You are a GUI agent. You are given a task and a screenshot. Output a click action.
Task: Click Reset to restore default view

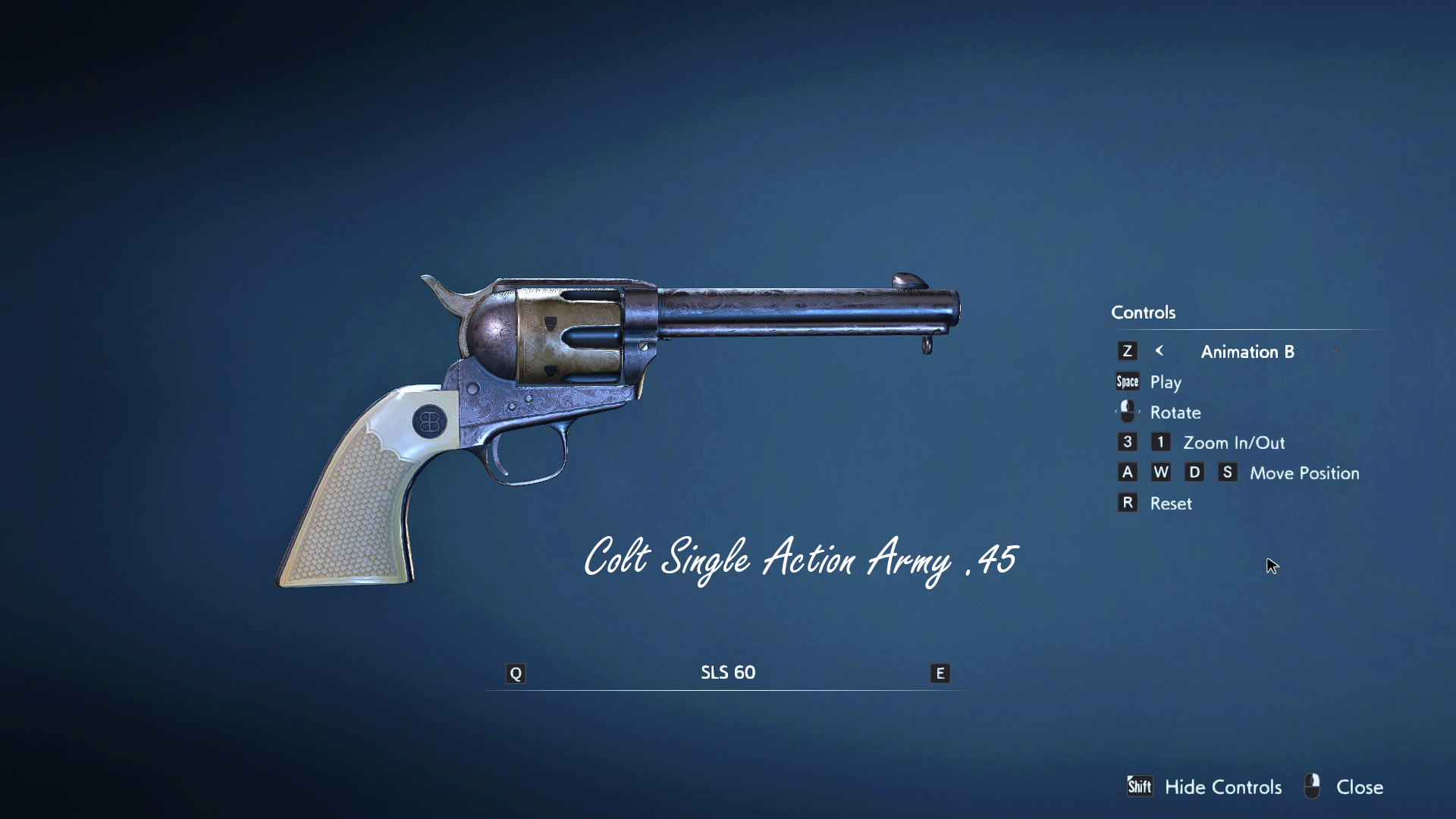point(1172,503)
